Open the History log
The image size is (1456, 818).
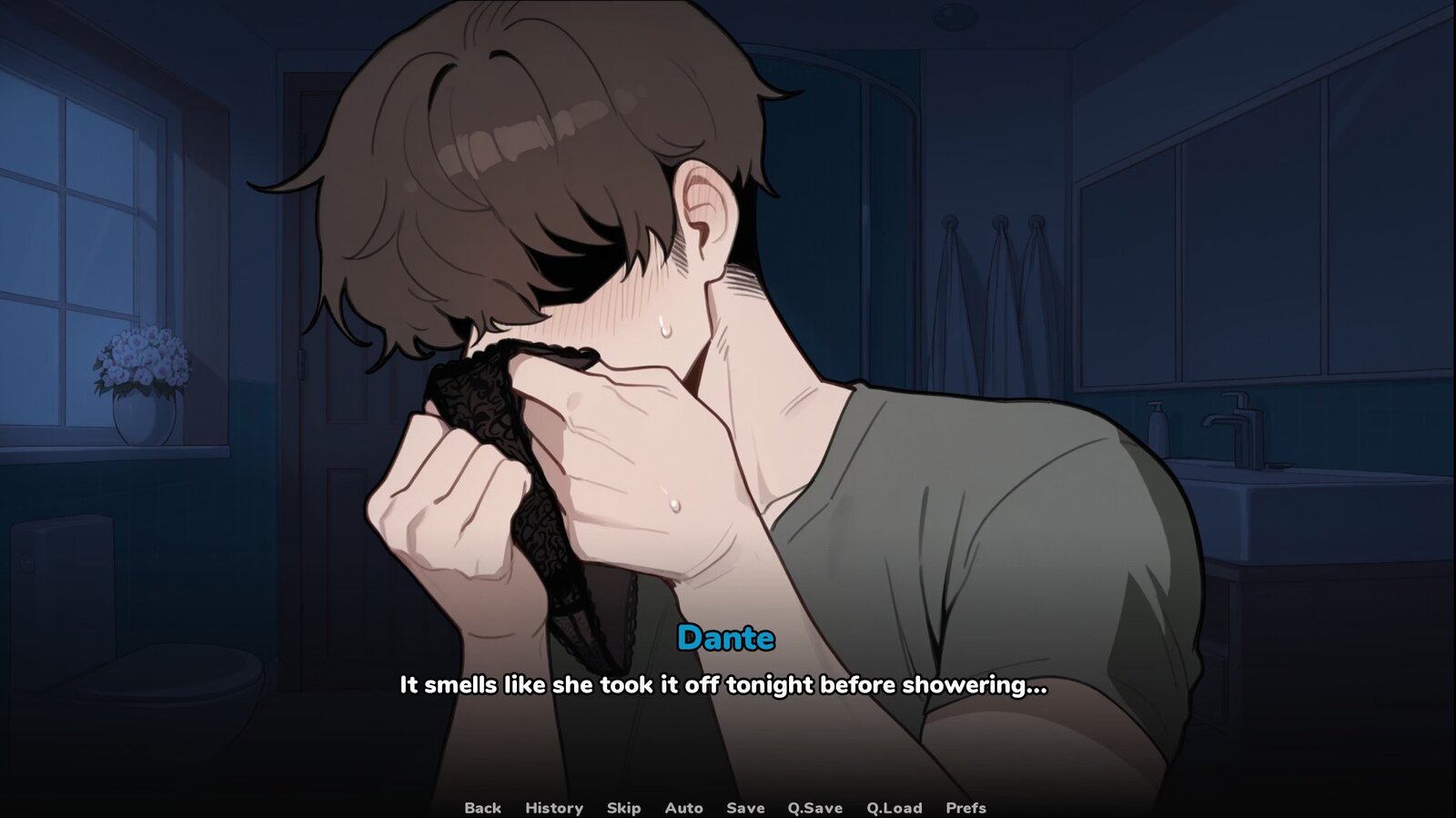click(x=552, y=808)
